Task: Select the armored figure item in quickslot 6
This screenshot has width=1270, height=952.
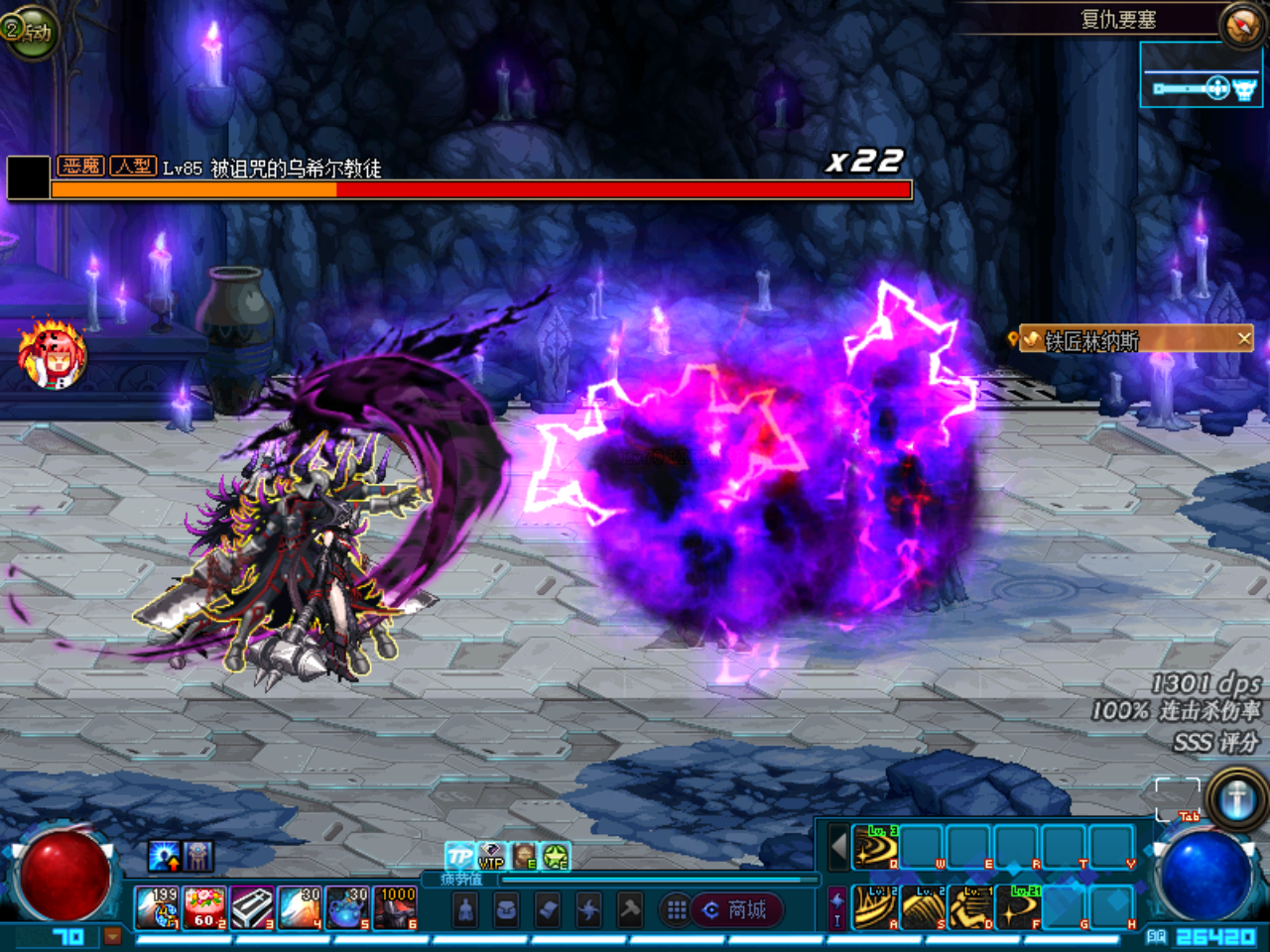Action: click(x=395, y=908)
